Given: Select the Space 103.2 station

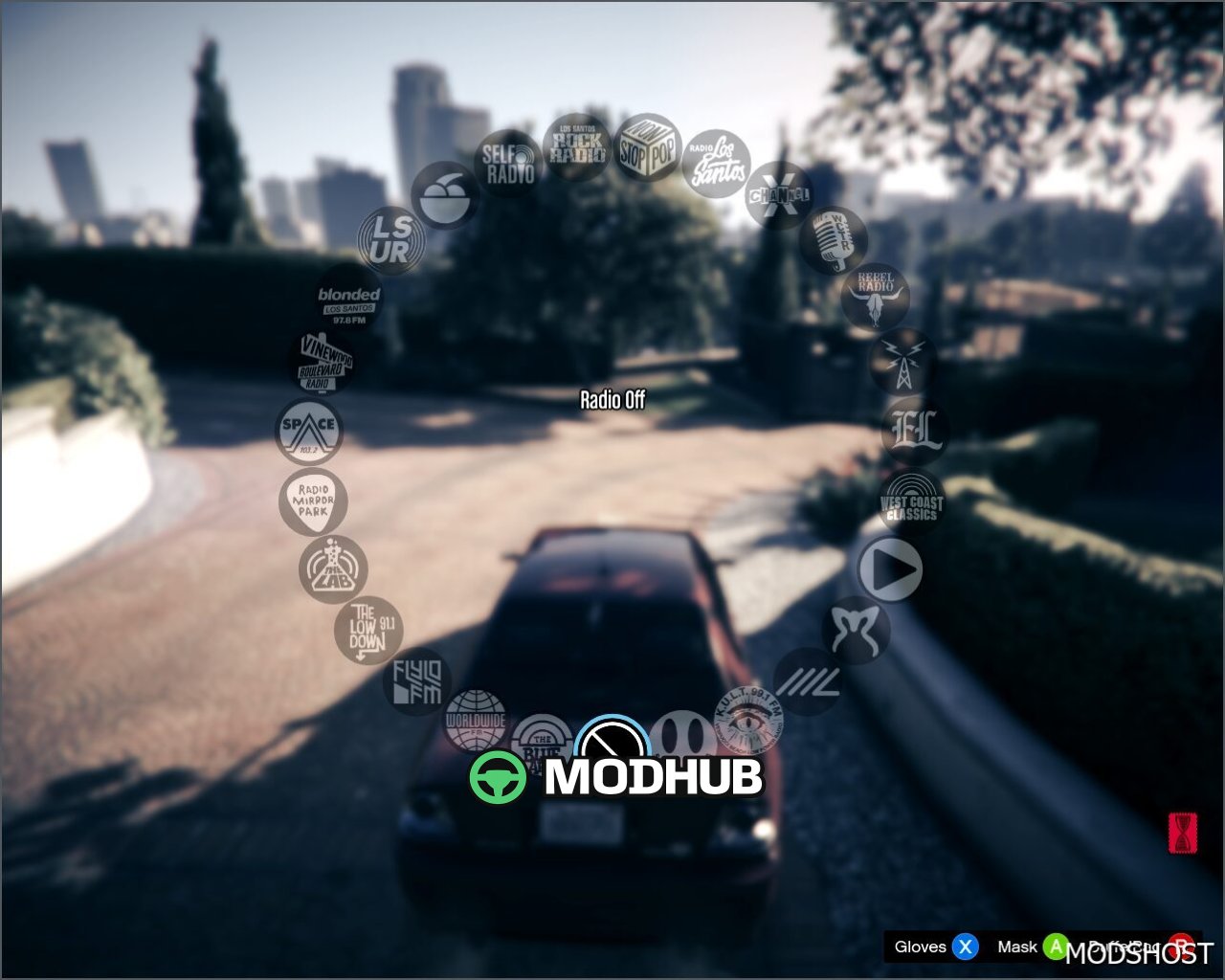Looking at the screenshot, I should (x=308, y=430).
